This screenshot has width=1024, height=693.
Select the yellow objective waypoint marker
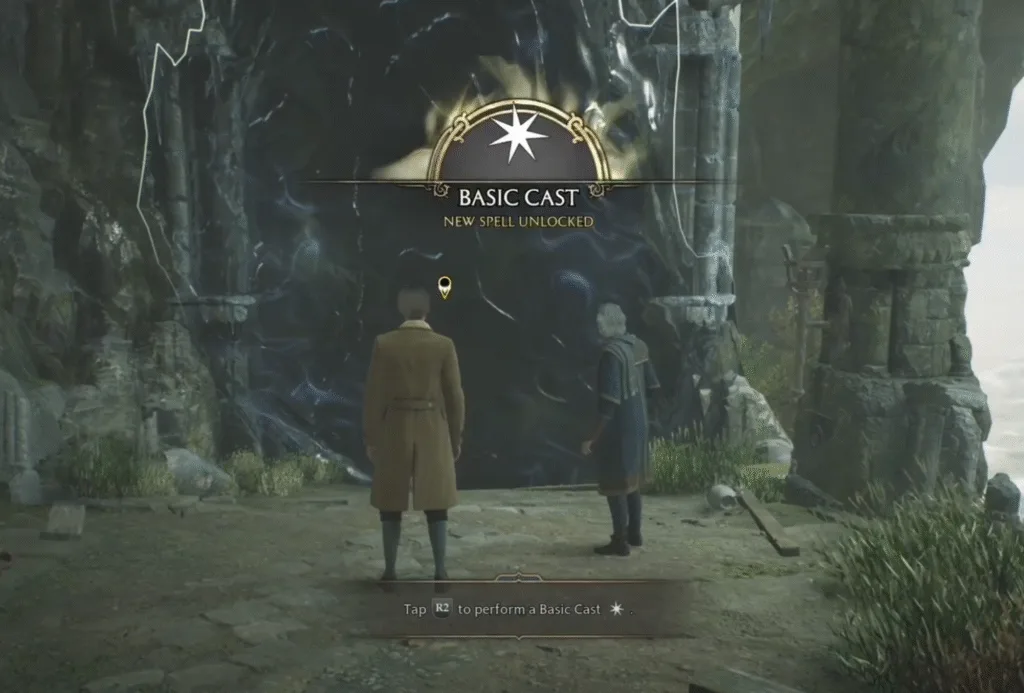point(445,288)
